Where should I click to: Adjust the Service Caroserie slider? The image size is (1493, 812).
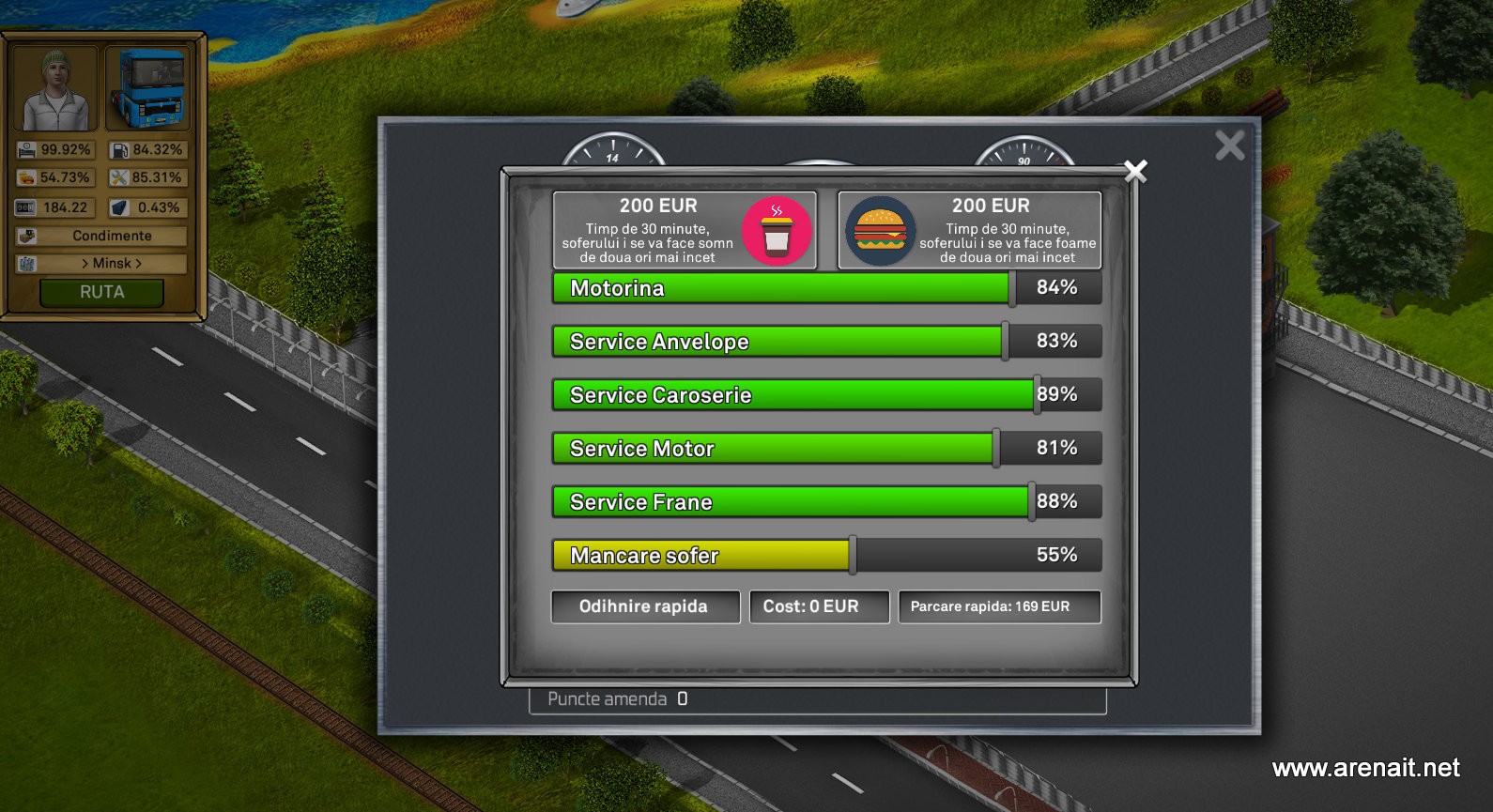point(1037,395)
